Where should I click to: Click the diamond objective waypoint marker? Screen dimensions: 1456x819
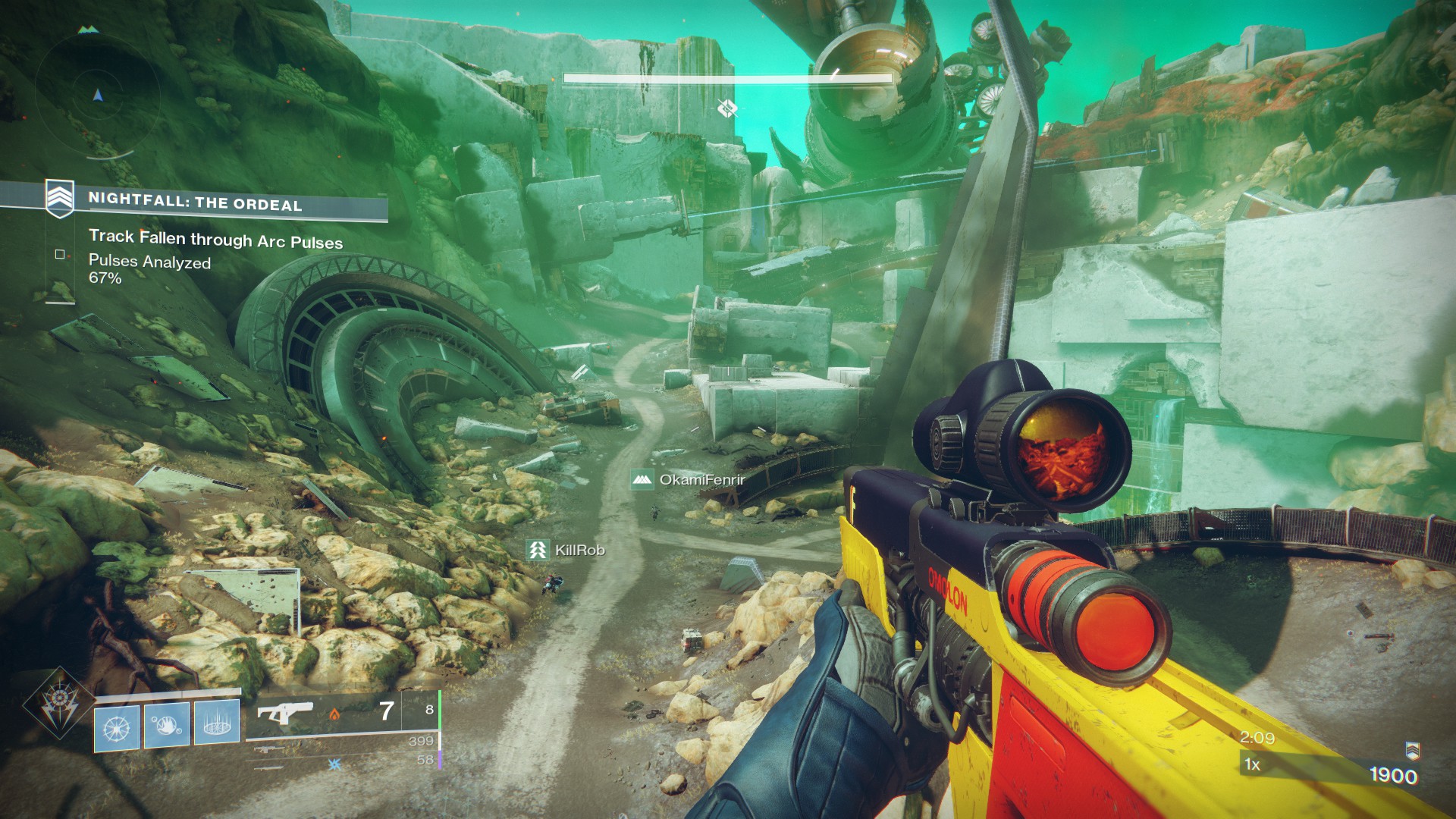point(727,108)
